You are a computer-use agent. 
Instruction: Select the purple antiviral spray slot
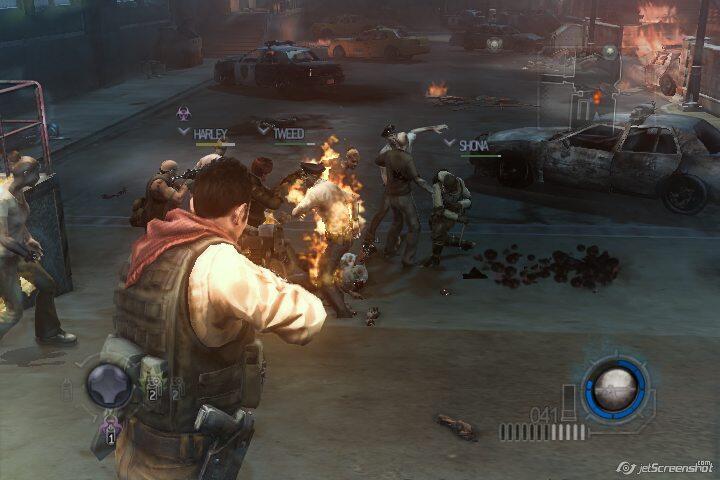click(109, 431)
